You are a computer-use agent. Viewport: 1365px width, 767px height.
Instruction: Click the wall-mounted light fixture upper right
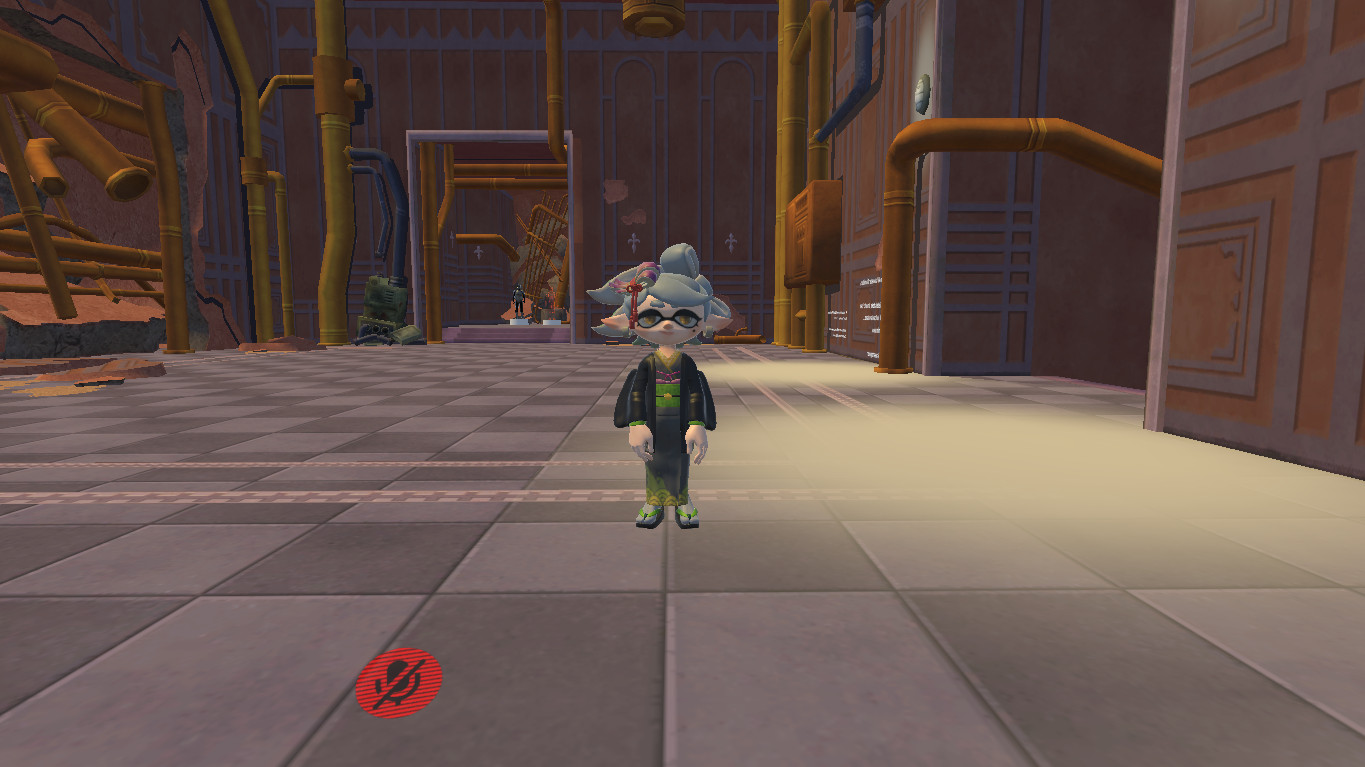click(923, 93)
